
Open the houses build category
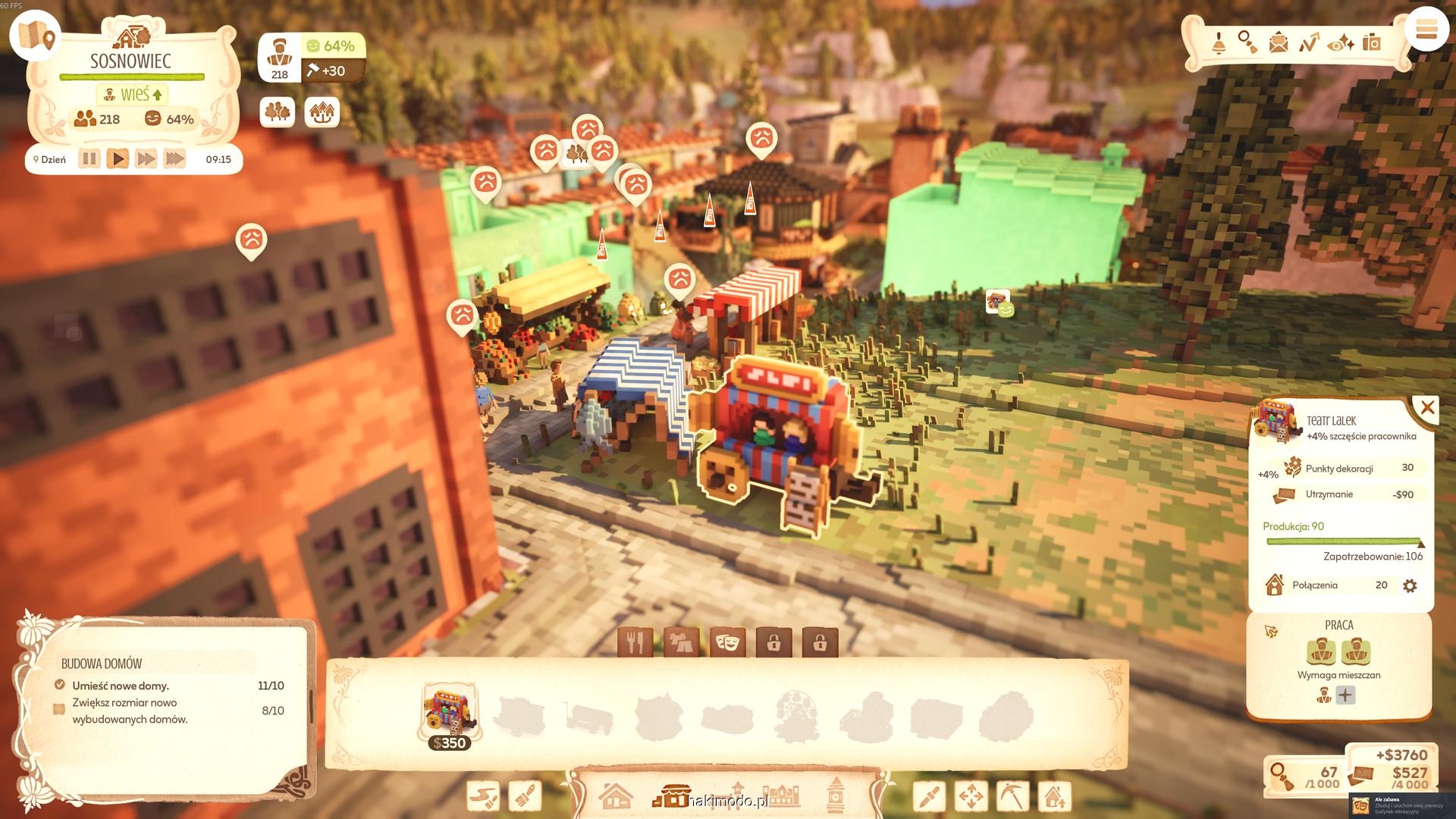point(615,796)
